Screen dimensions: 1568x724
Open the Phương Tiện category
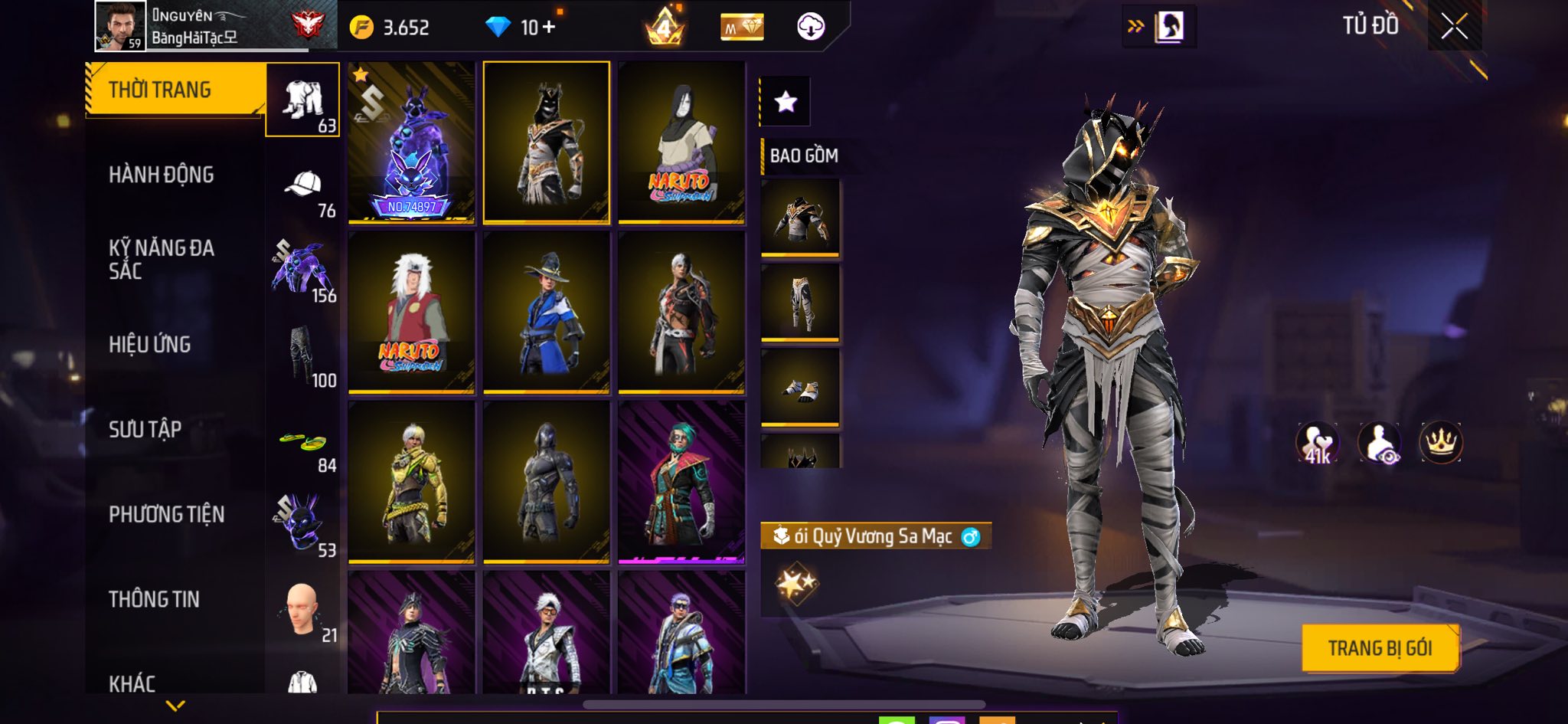point(167,514)
